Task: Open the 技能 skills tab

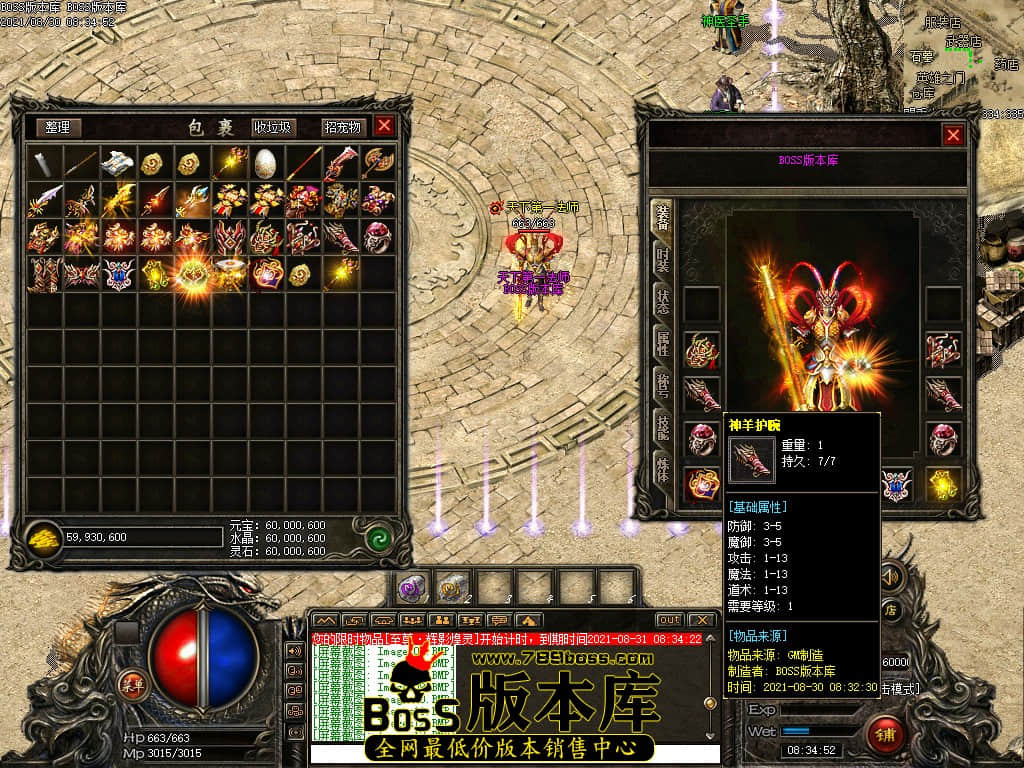Action: point(662,427)
